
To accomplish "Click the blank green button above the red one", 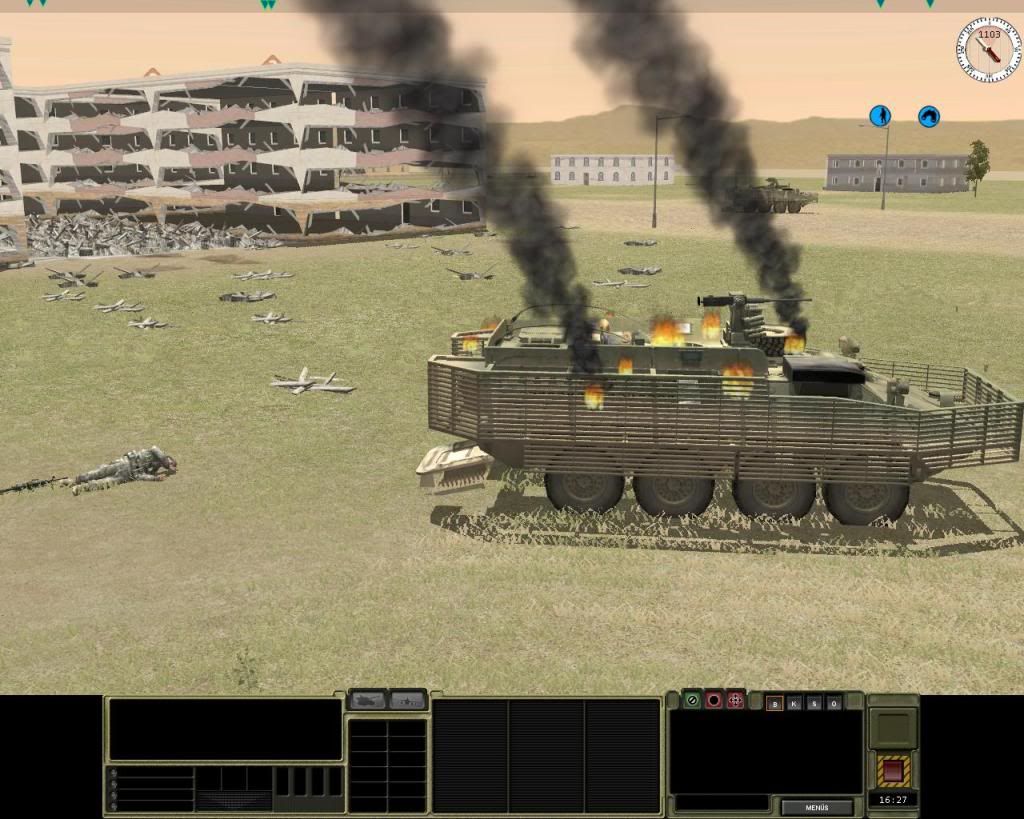I will pyautogui.click(x=893, y=728).
